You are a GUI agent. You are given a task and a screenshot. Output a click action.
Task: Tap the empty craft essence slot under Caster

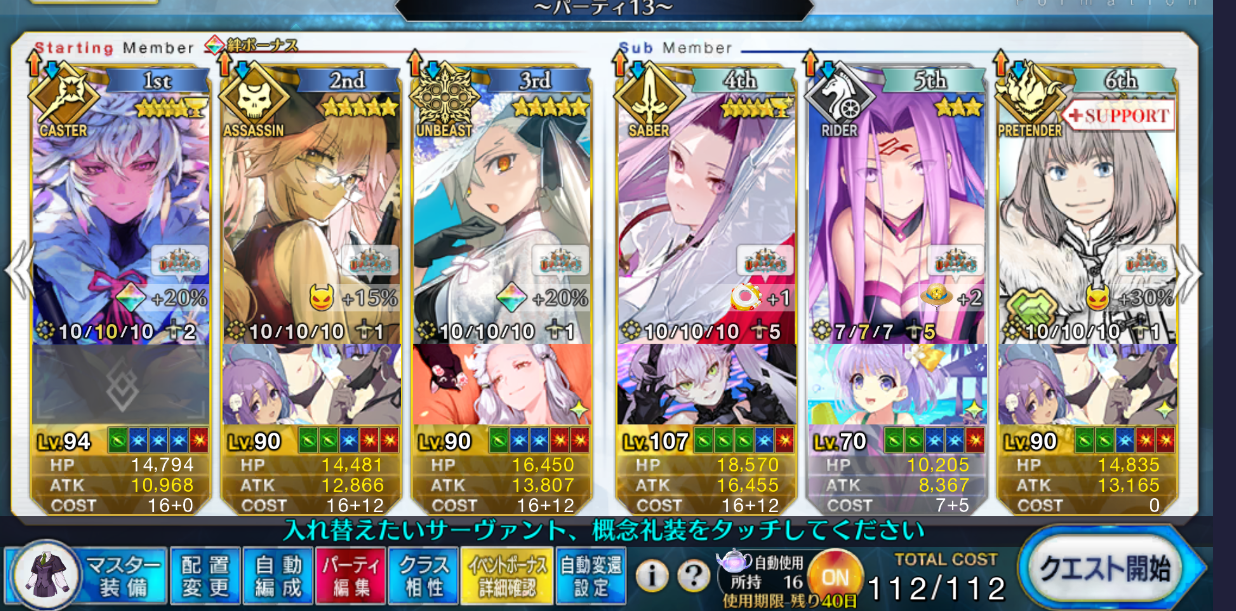coord(121,384)
